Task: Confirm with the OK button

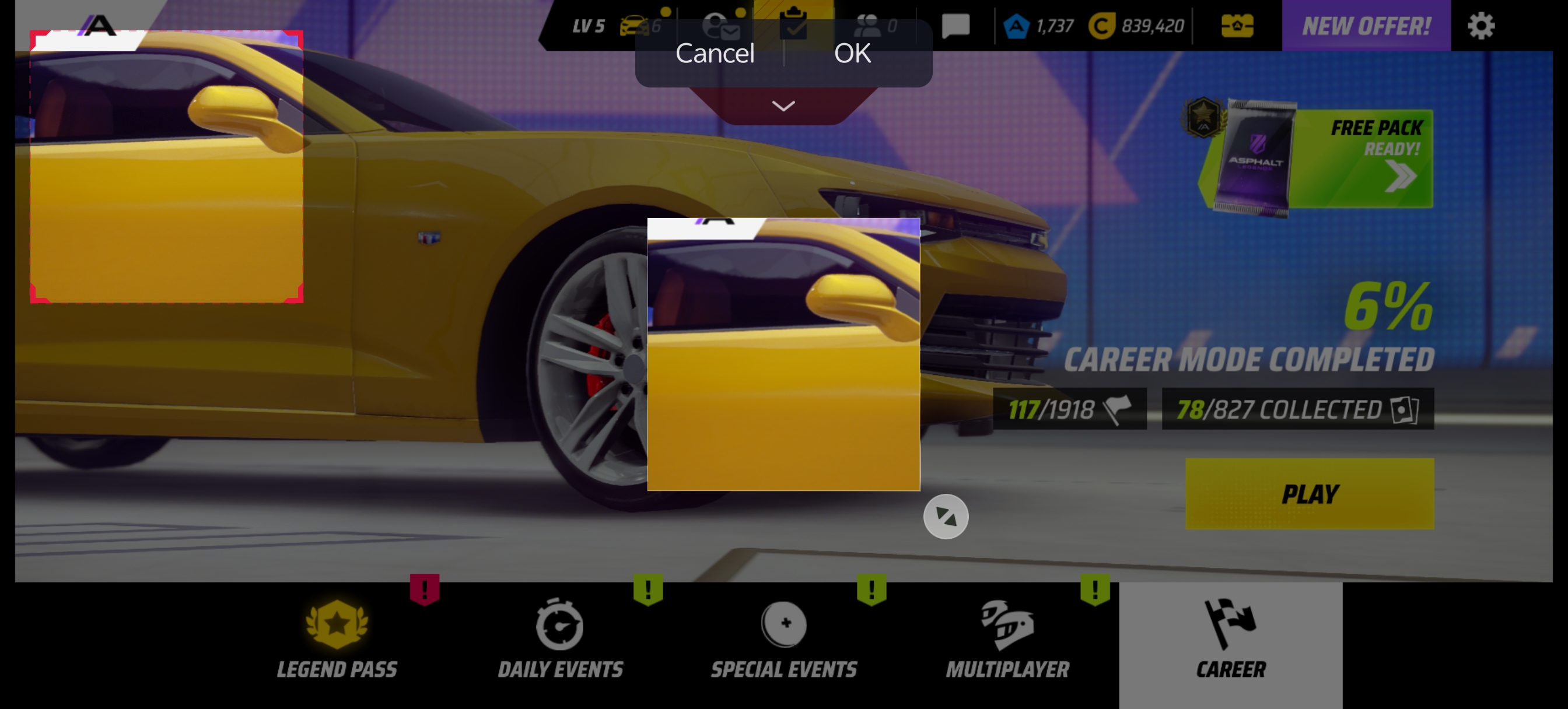Action: pos(852,54)
